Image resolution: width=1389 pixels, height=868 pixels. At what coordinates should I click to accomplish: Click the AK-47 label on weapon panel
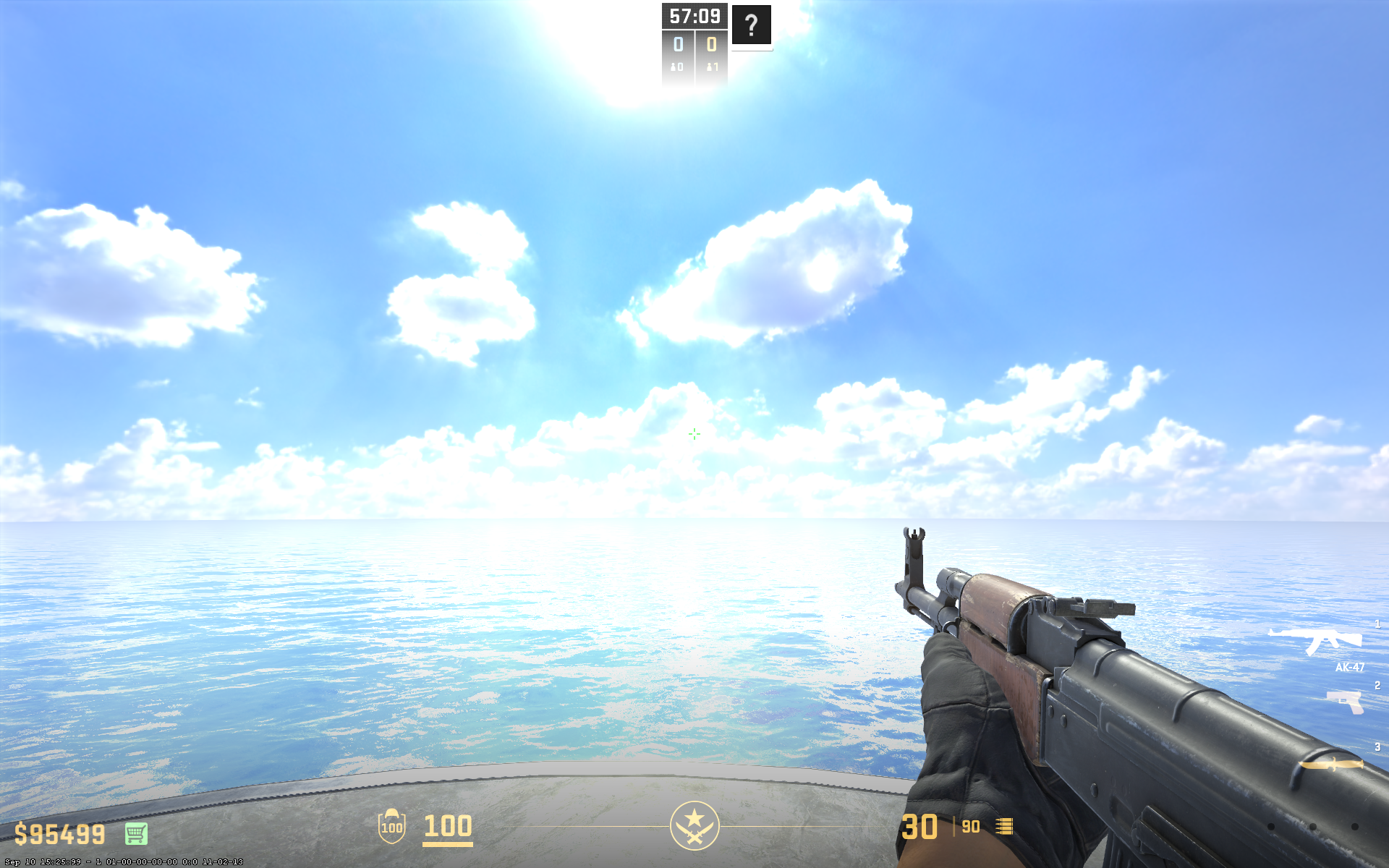pos(1348,666)
